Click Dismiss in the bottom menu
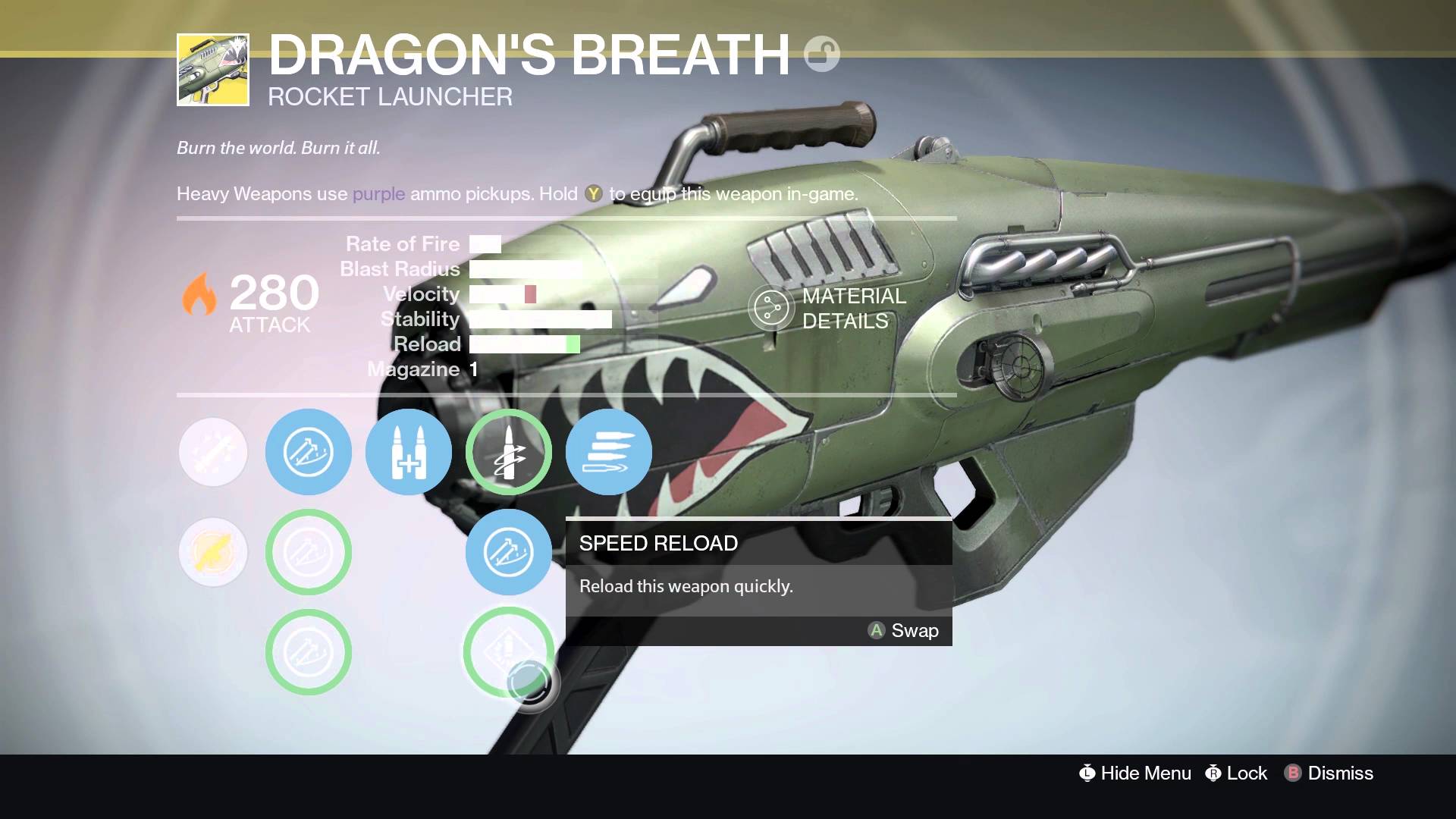Screen dimensions: 1456x819 tap(1341, 773)
